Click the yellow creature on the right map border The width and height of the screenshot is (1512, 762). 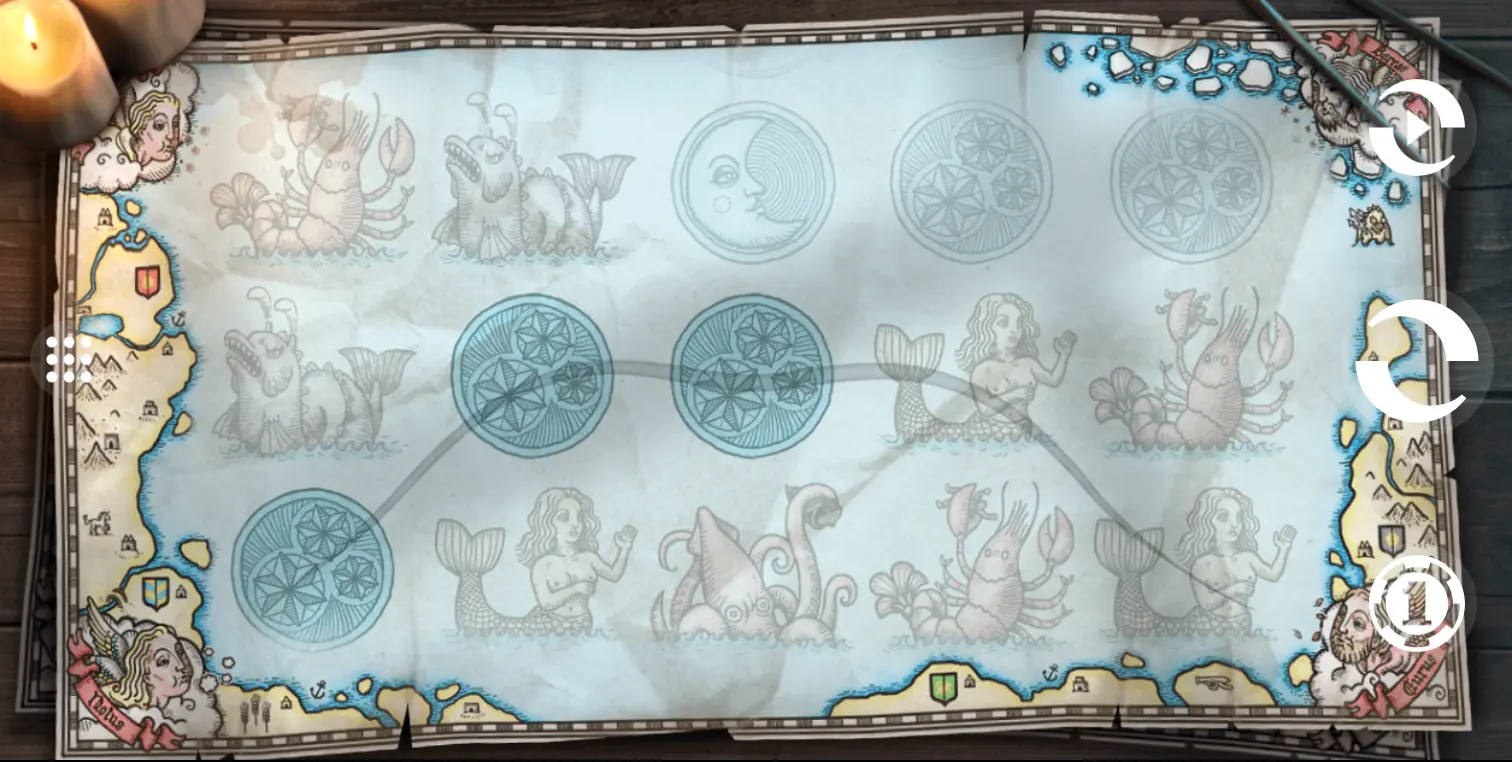[x=1372, y=224]
